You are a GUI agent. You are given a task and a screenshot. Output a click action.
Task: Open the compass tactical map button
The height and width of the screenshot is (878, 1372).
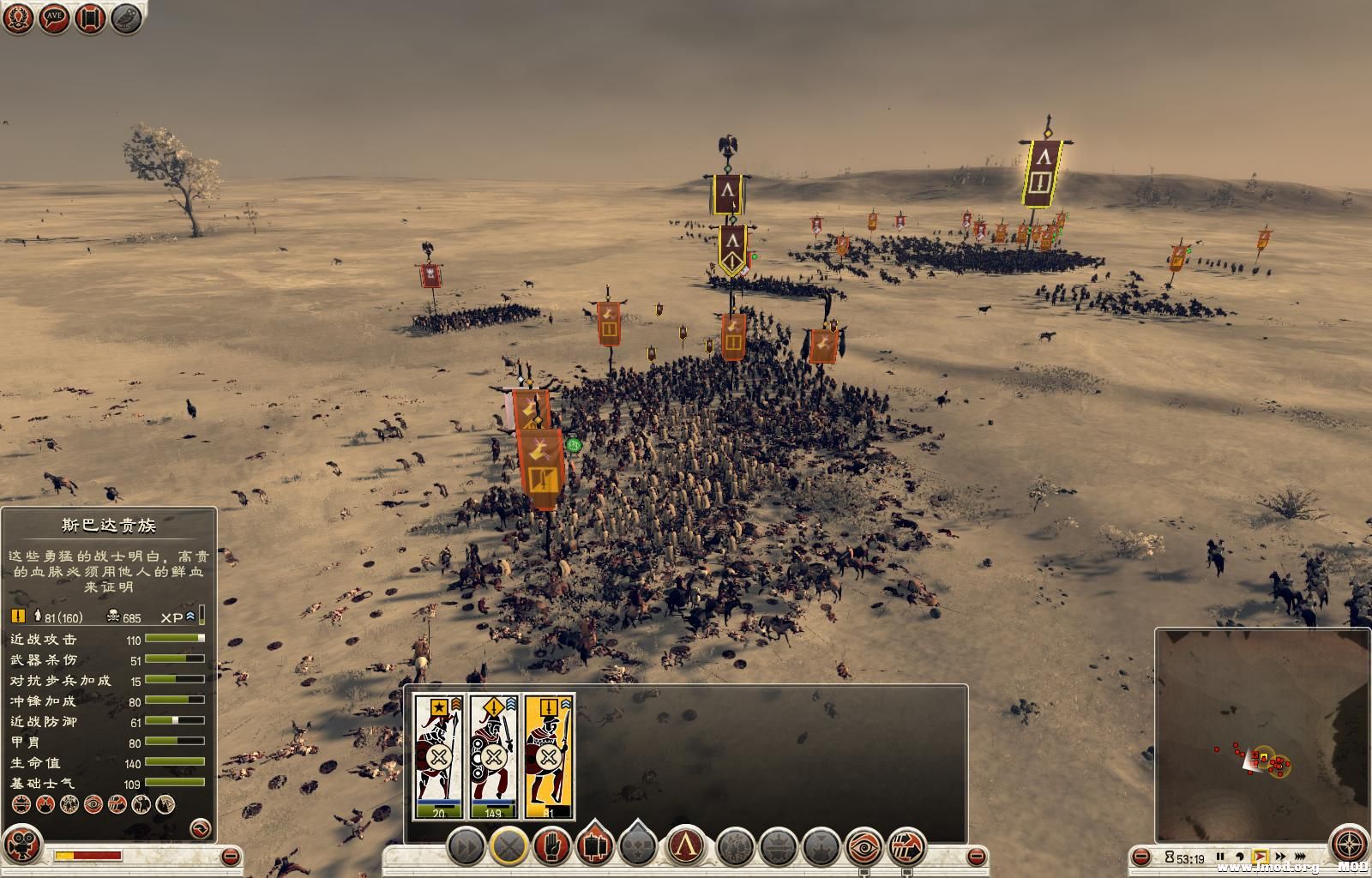(x=1348, y=842)
